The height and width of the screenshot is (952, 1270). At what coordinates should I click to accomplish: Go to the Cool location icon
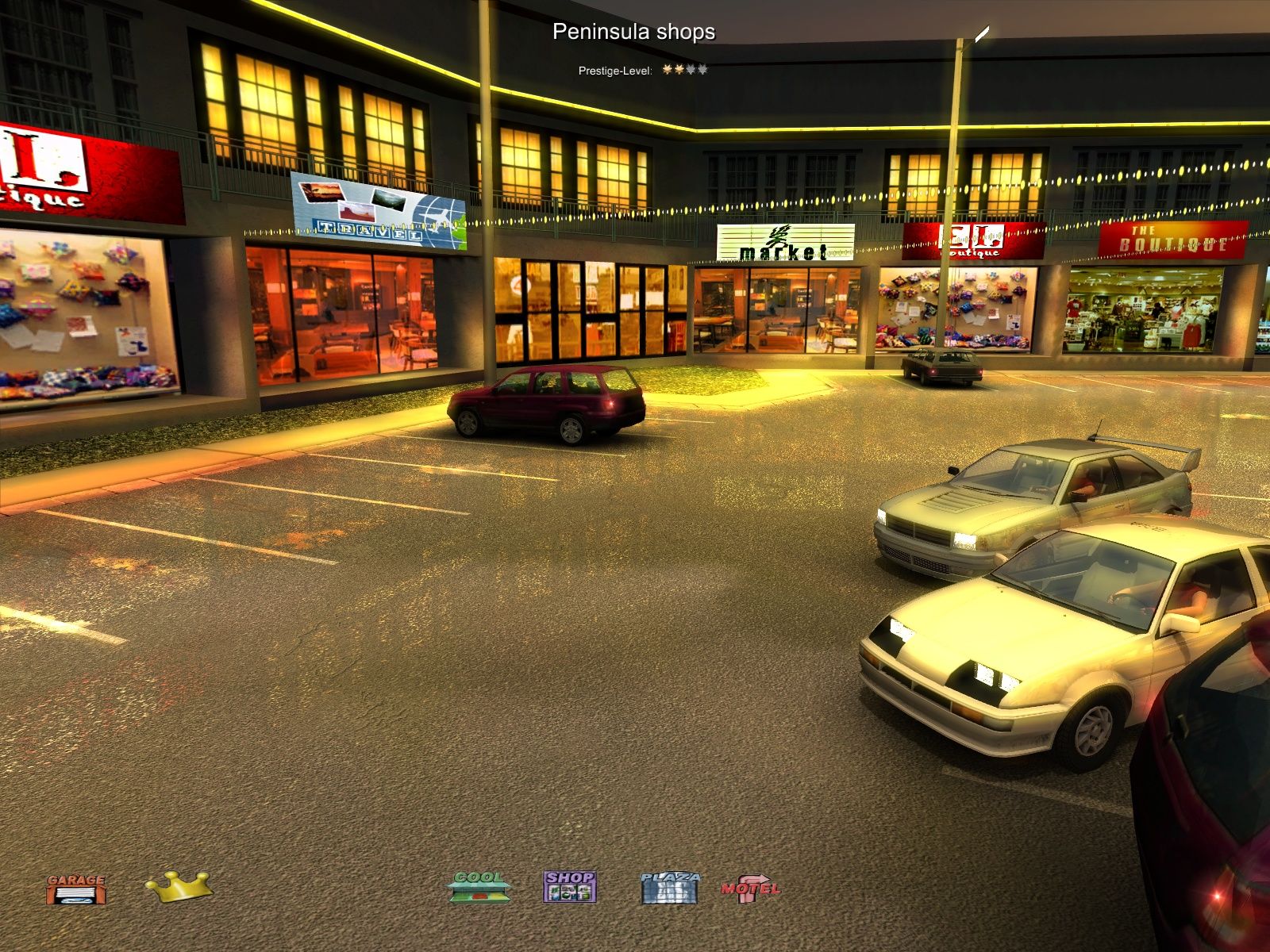pyautogui.click(x=479, y=887)
